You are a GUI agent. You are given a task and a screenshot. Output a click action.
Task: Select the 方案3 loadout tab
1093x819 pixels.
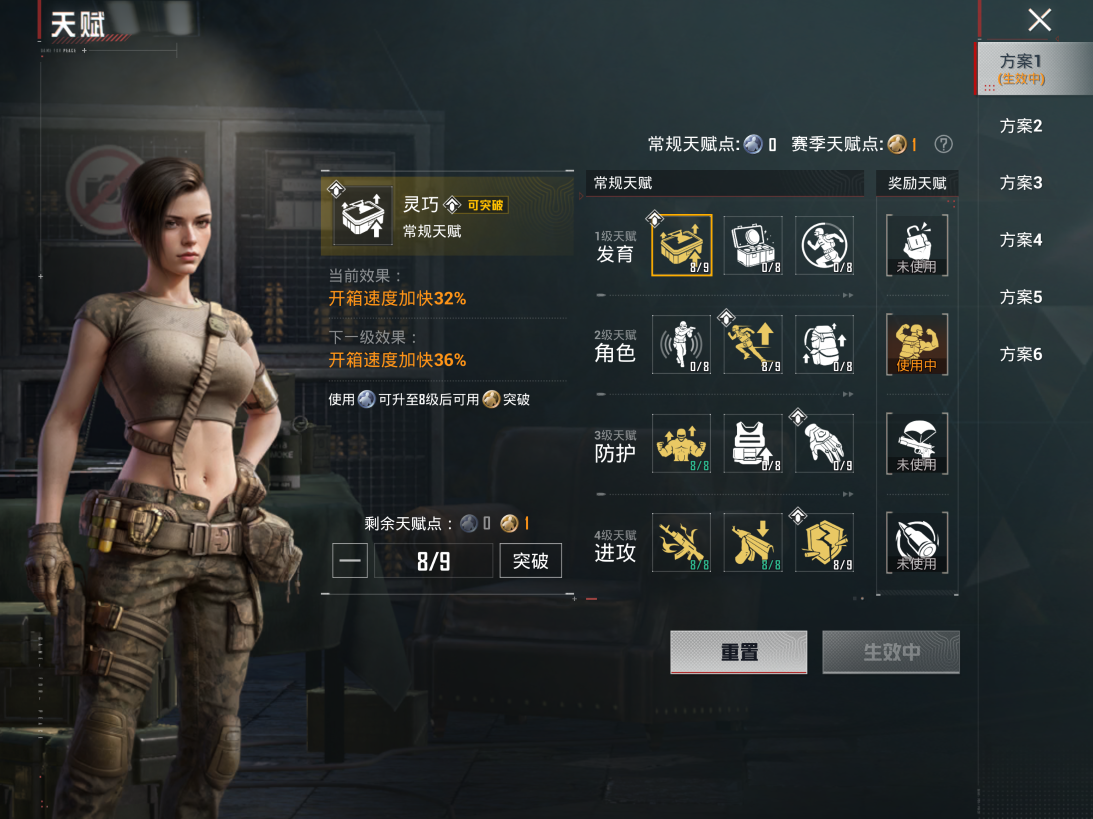pos(1021,183)
